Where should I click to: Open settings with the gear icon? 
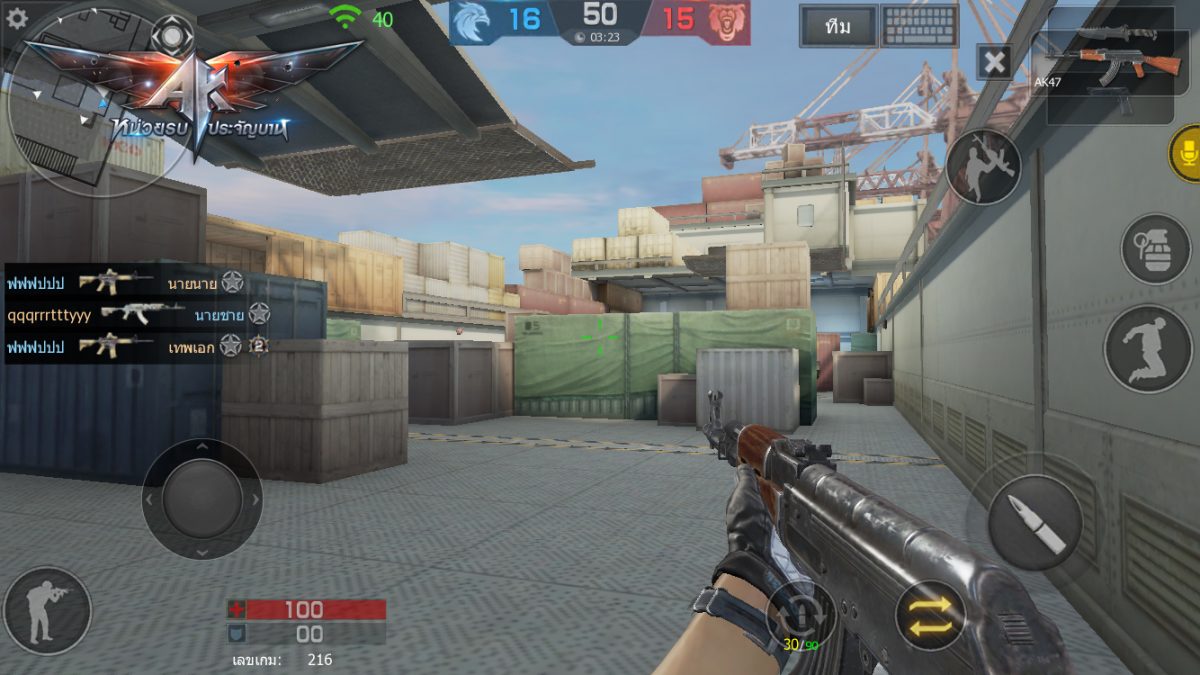point(17,18)
